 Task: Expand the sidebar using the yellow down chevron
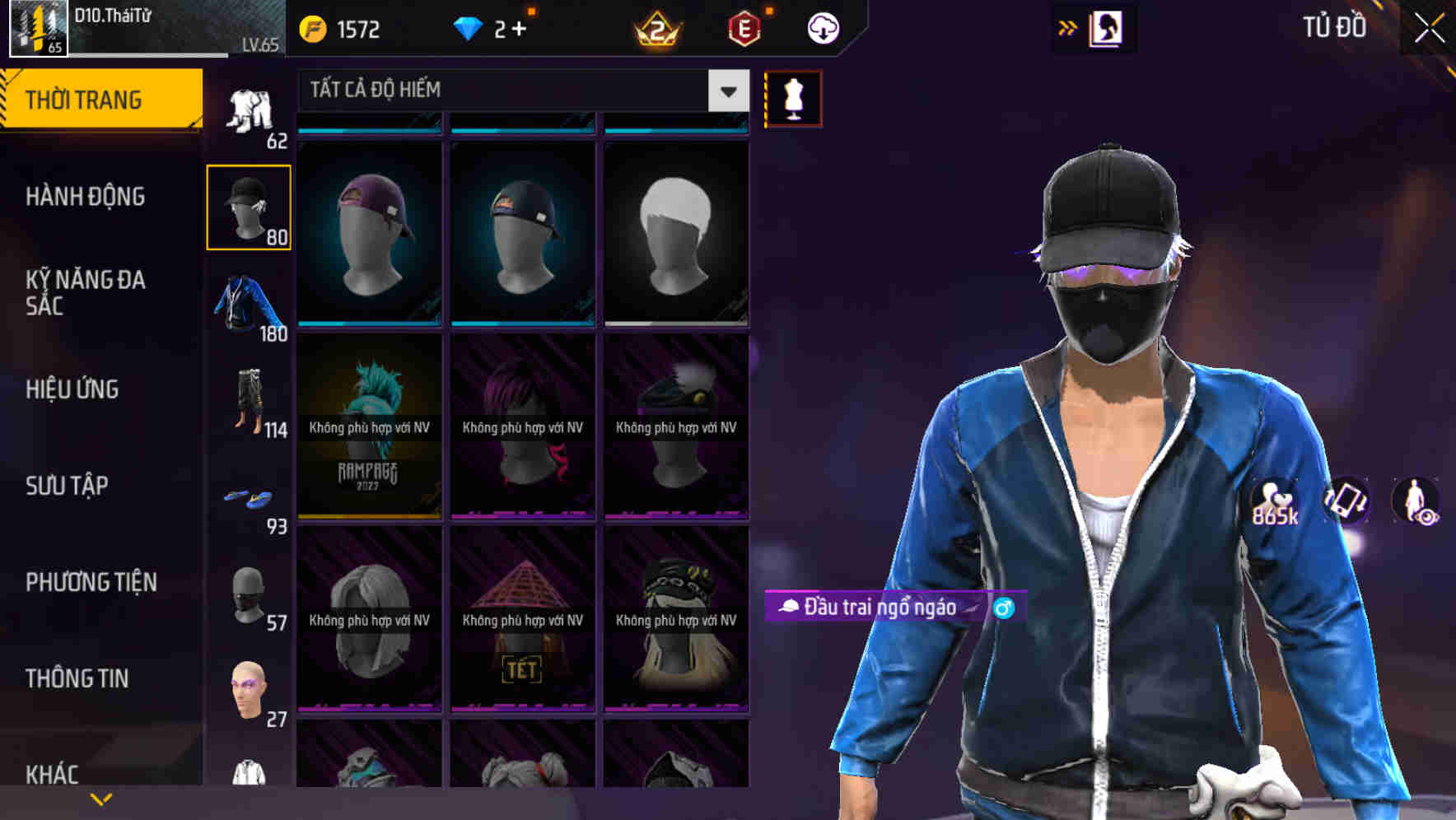[100, 797]
